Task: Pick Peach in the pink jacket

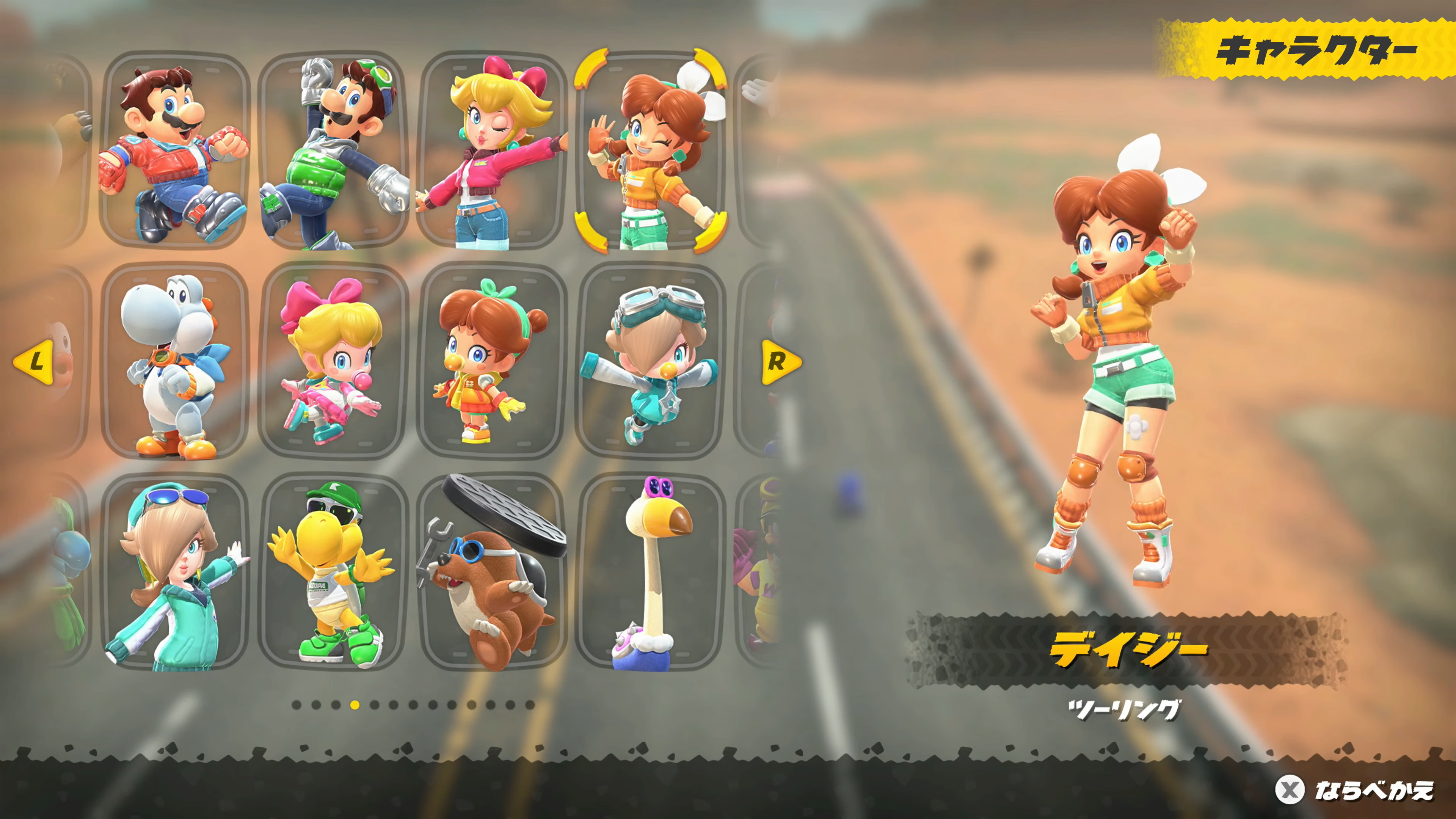Action: tap(492, 152)
